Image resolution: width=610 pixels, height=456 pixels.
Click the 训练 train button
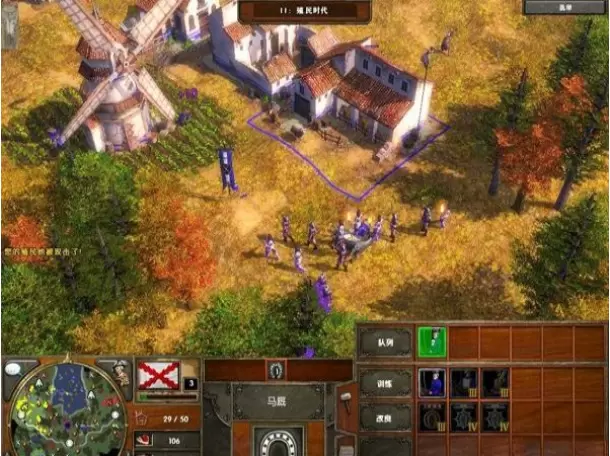pyautogui.click(x=385, y=381)
